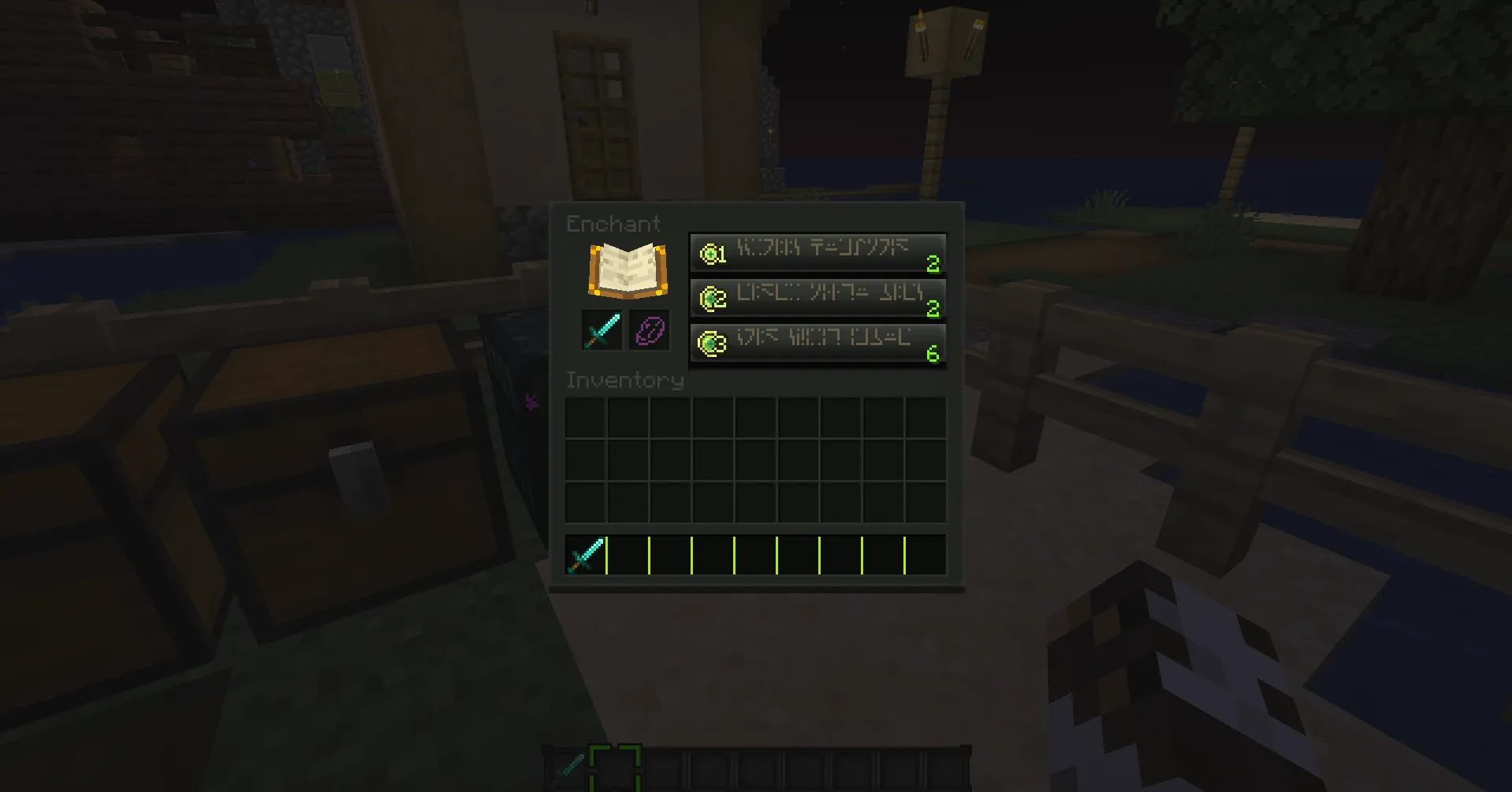Viewport: 1512px width, 792px height.
Task: Click the Inventory section label
Action: (x=624, y=379)
